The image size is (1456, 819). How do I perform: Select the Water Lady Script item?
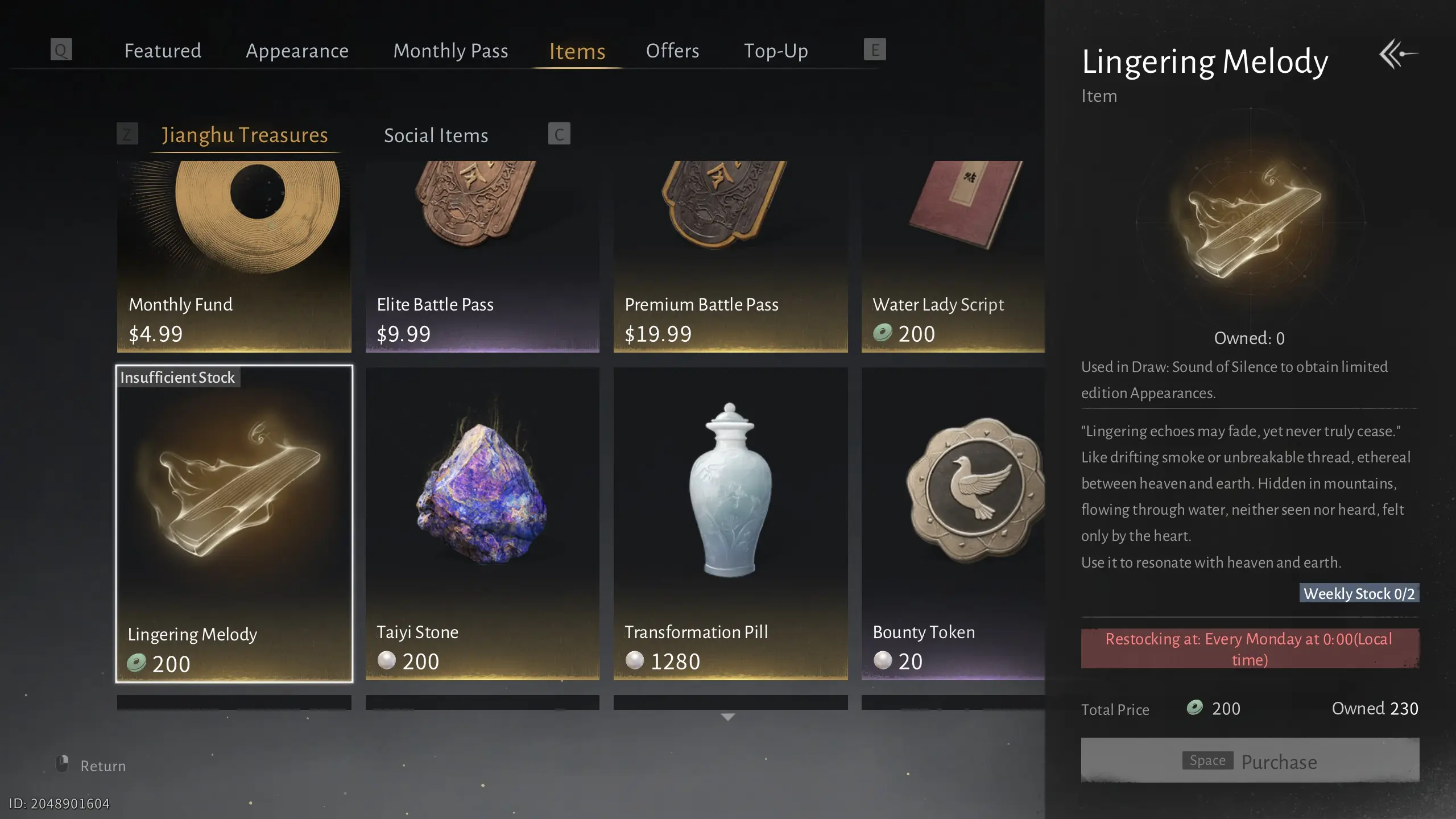pyautogui.click(x=953, y=256)
